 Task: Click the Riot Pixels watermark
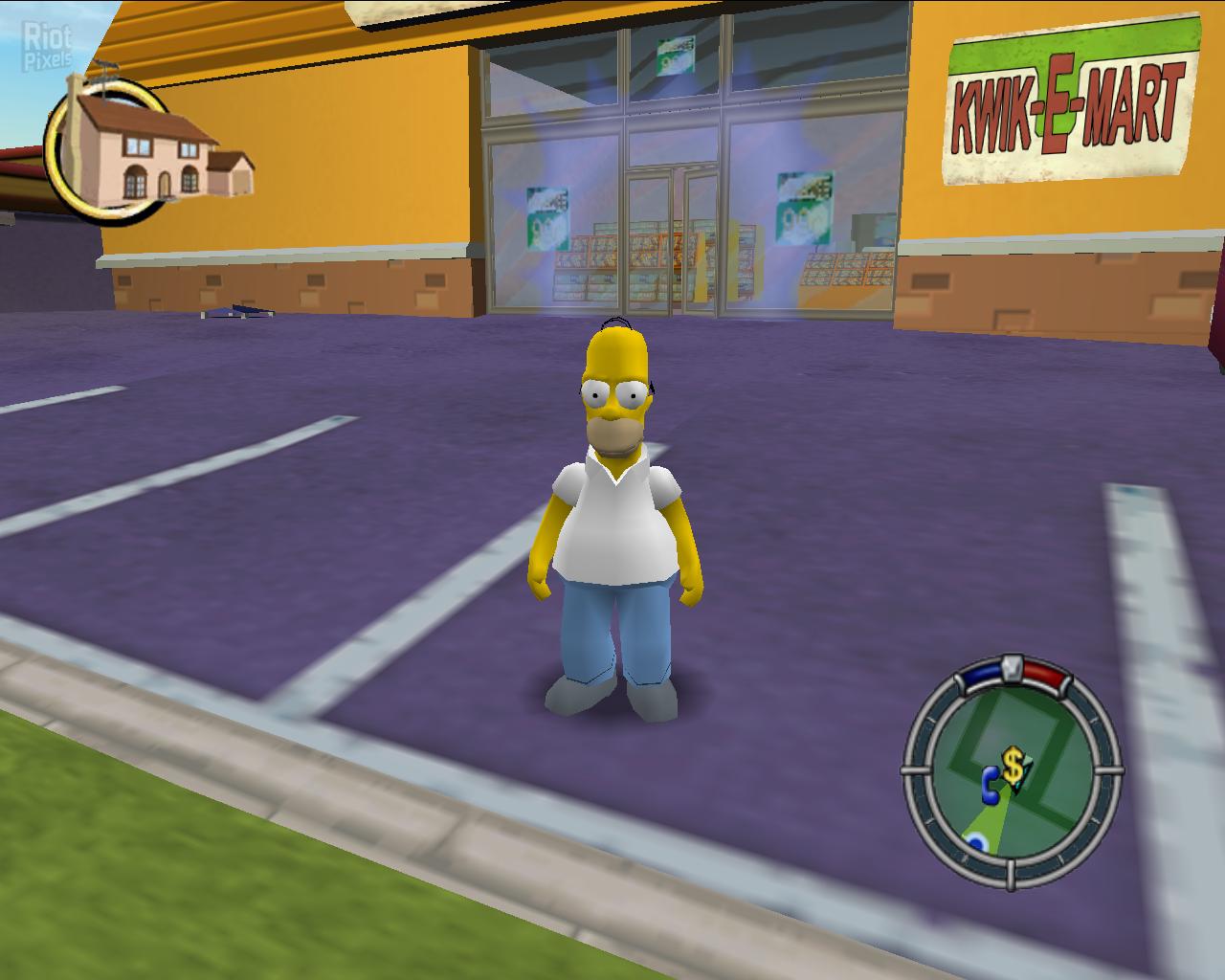pos(46,40)
